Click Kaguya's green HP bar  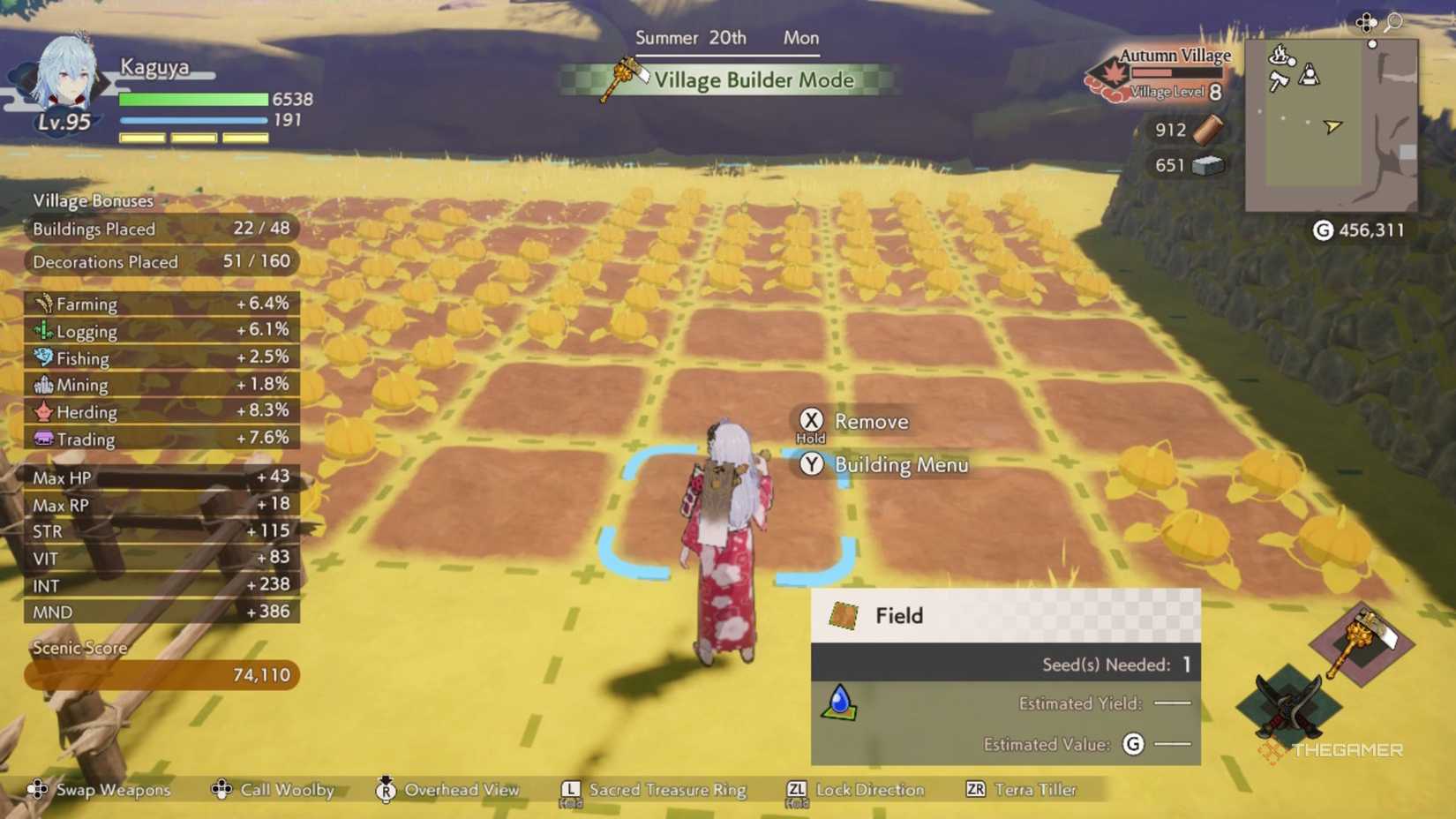point(194,99)
